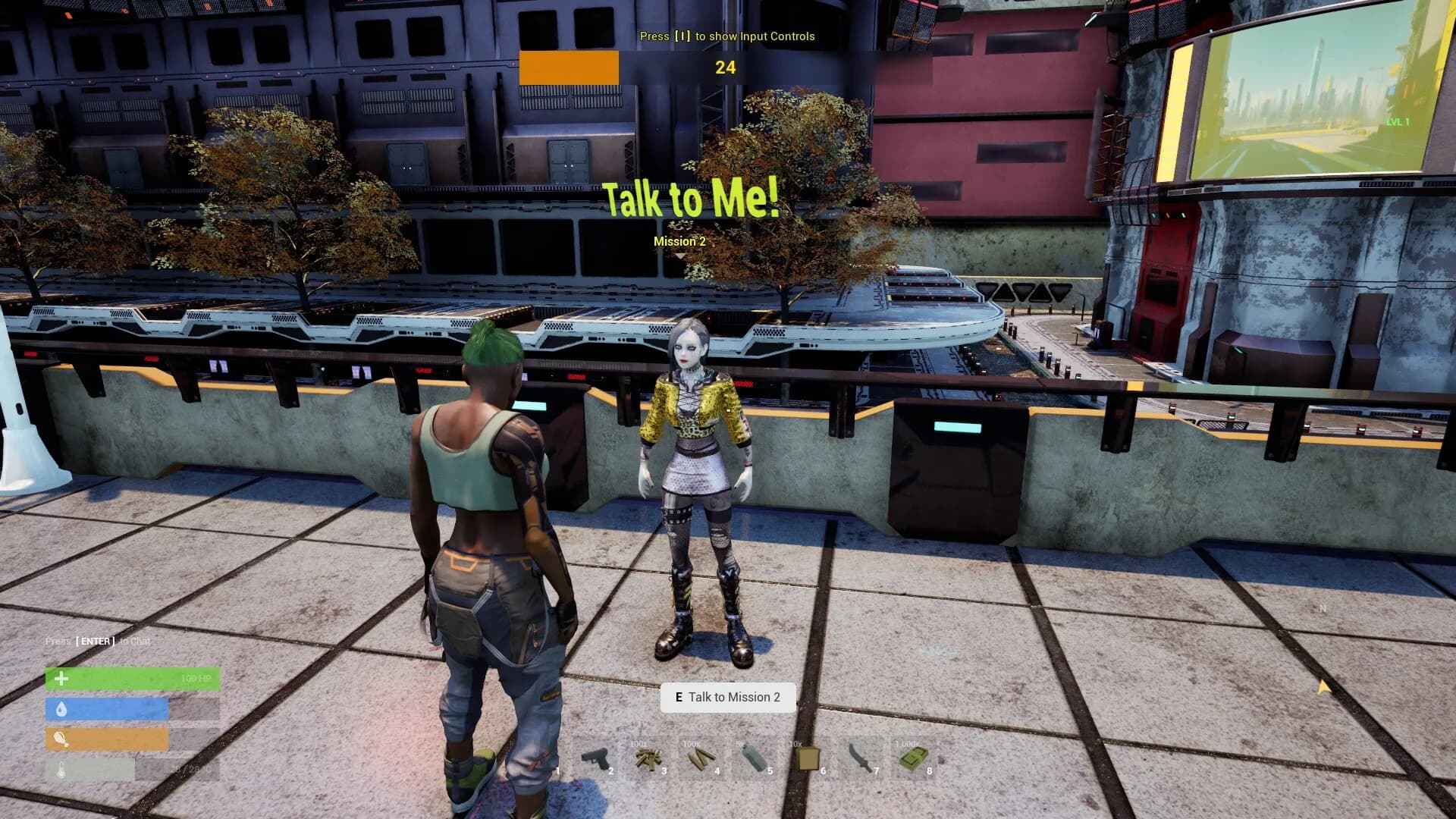The width and height of the screenshot is (1456, 819).
Task: Select the bread slice slot
Action: 808,758
